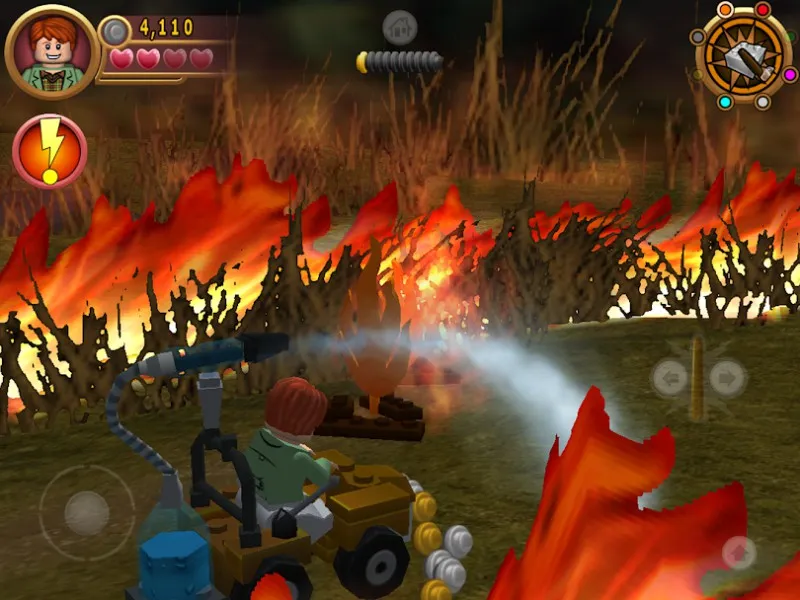The width and height of the screenshot is (800, 600).
Task: Tap the left arrow control button
Action: click(x=671, y=378)
